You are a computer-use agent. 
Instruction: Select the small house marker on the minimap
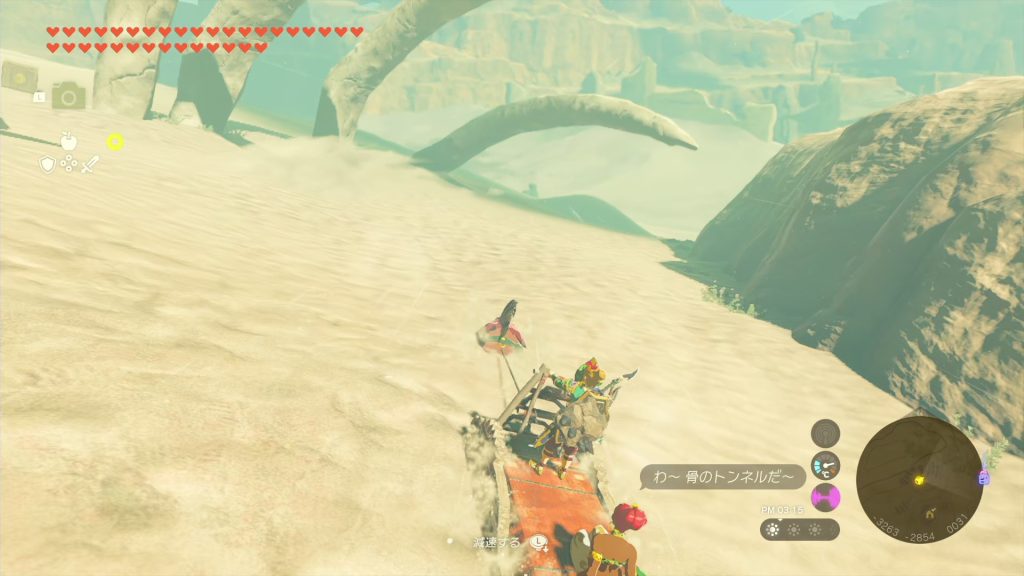(x=930, y=512)
